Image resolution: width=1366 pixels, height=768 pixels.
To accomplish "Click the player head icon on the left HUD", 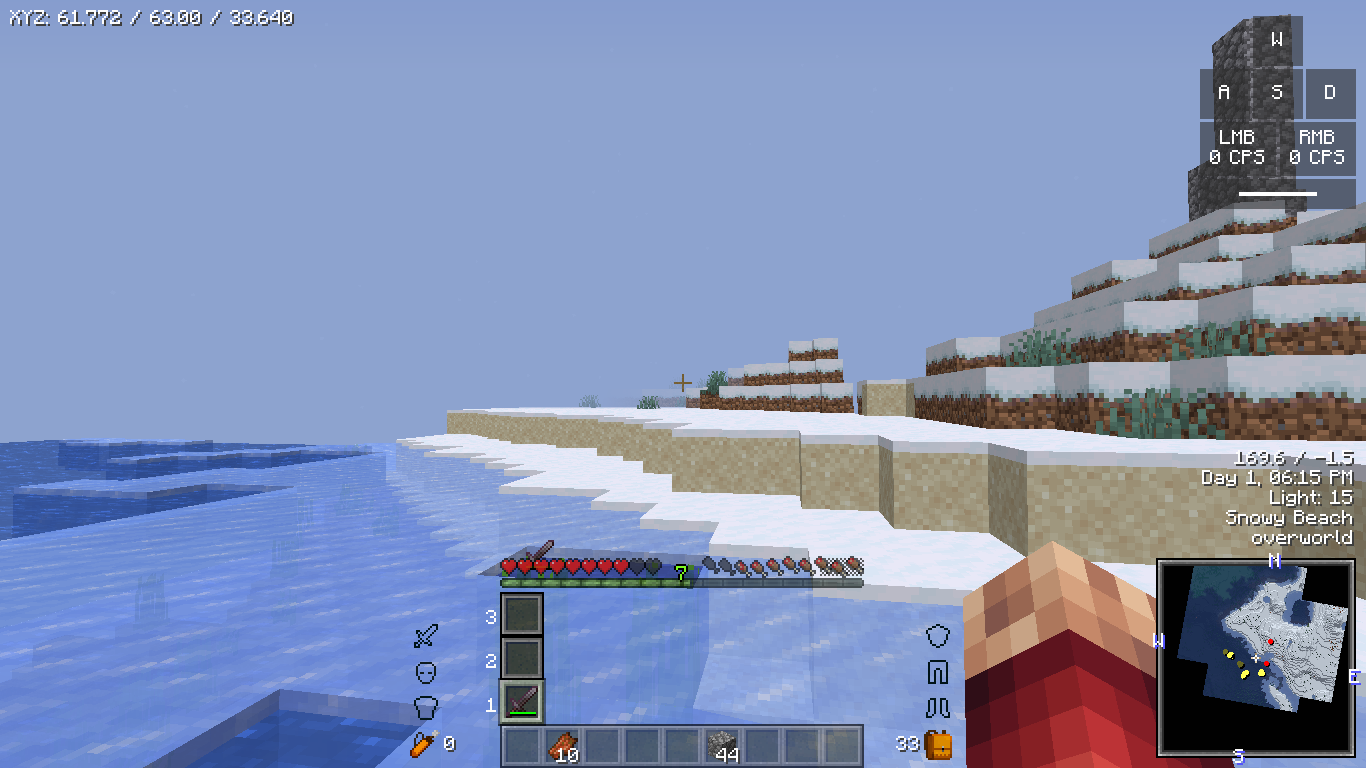I will coord(427,670).
